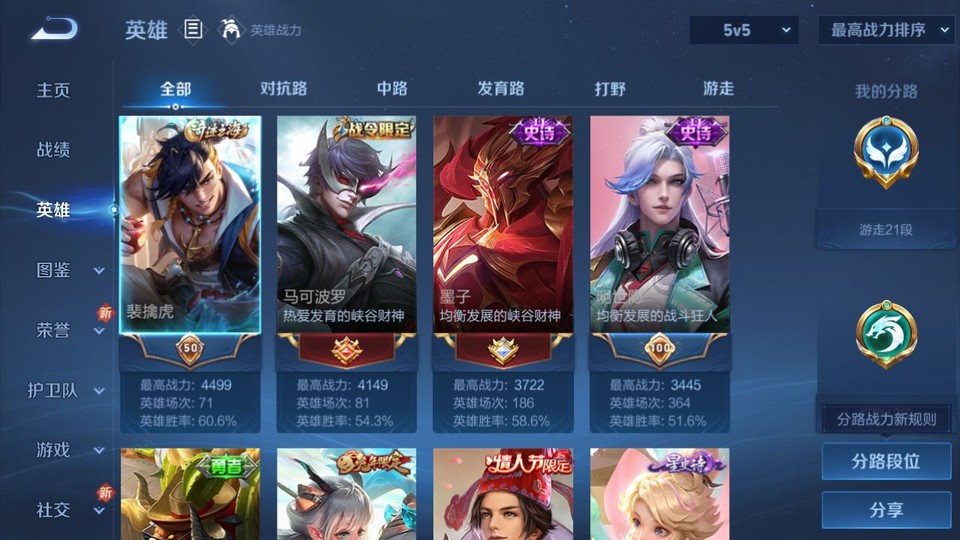
Task: Tap the 分享 share button
Action: [x=886, y=510]
